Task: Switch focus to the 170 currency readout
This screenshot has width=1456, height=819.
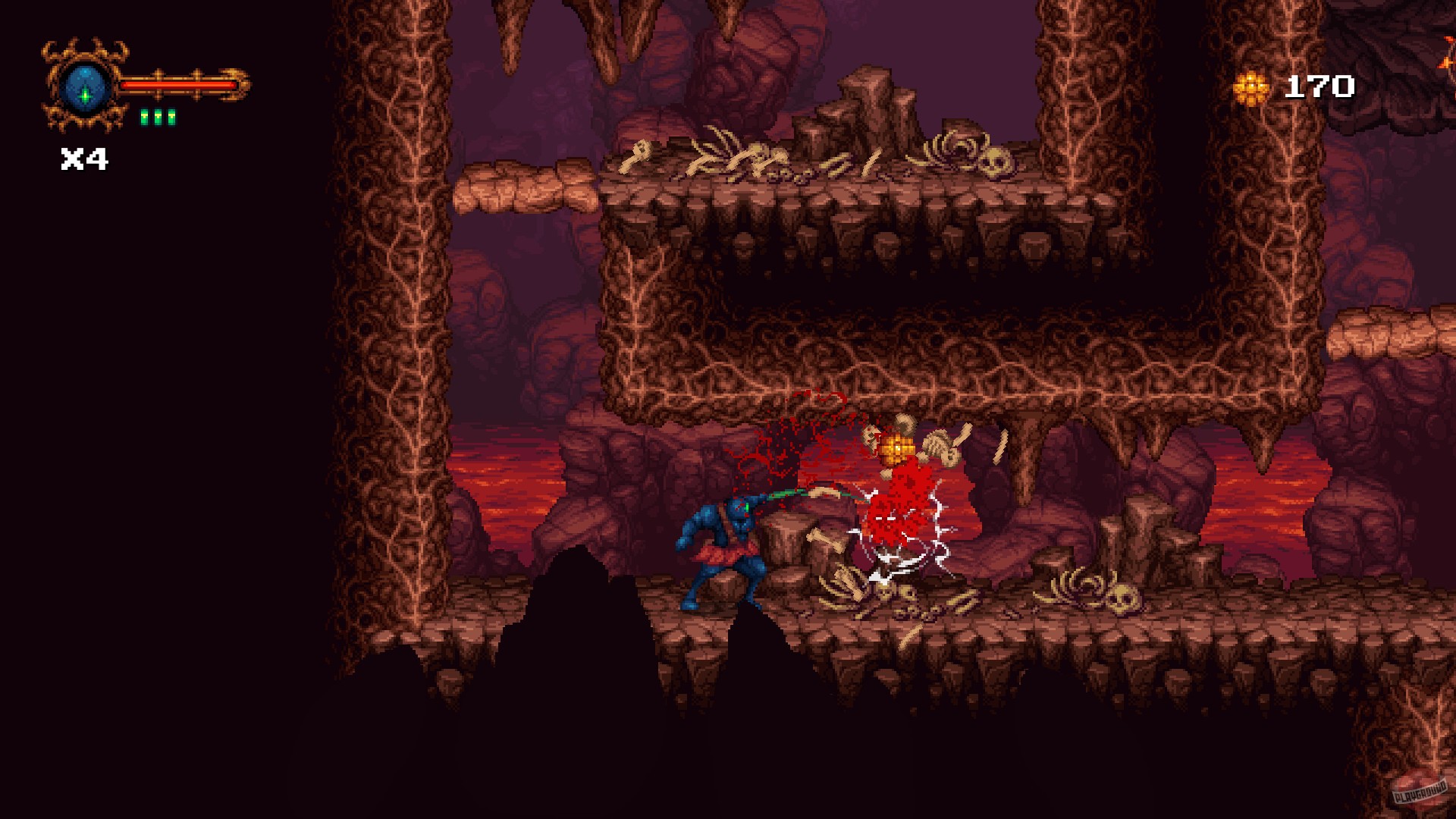Action: click(x=1320, y=86)
